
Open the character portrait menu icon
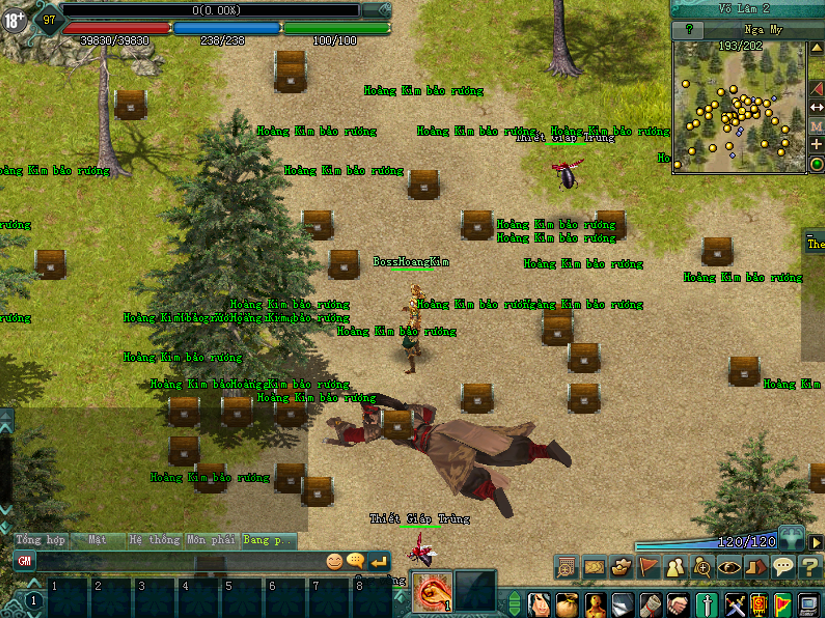tap(540, 604)
